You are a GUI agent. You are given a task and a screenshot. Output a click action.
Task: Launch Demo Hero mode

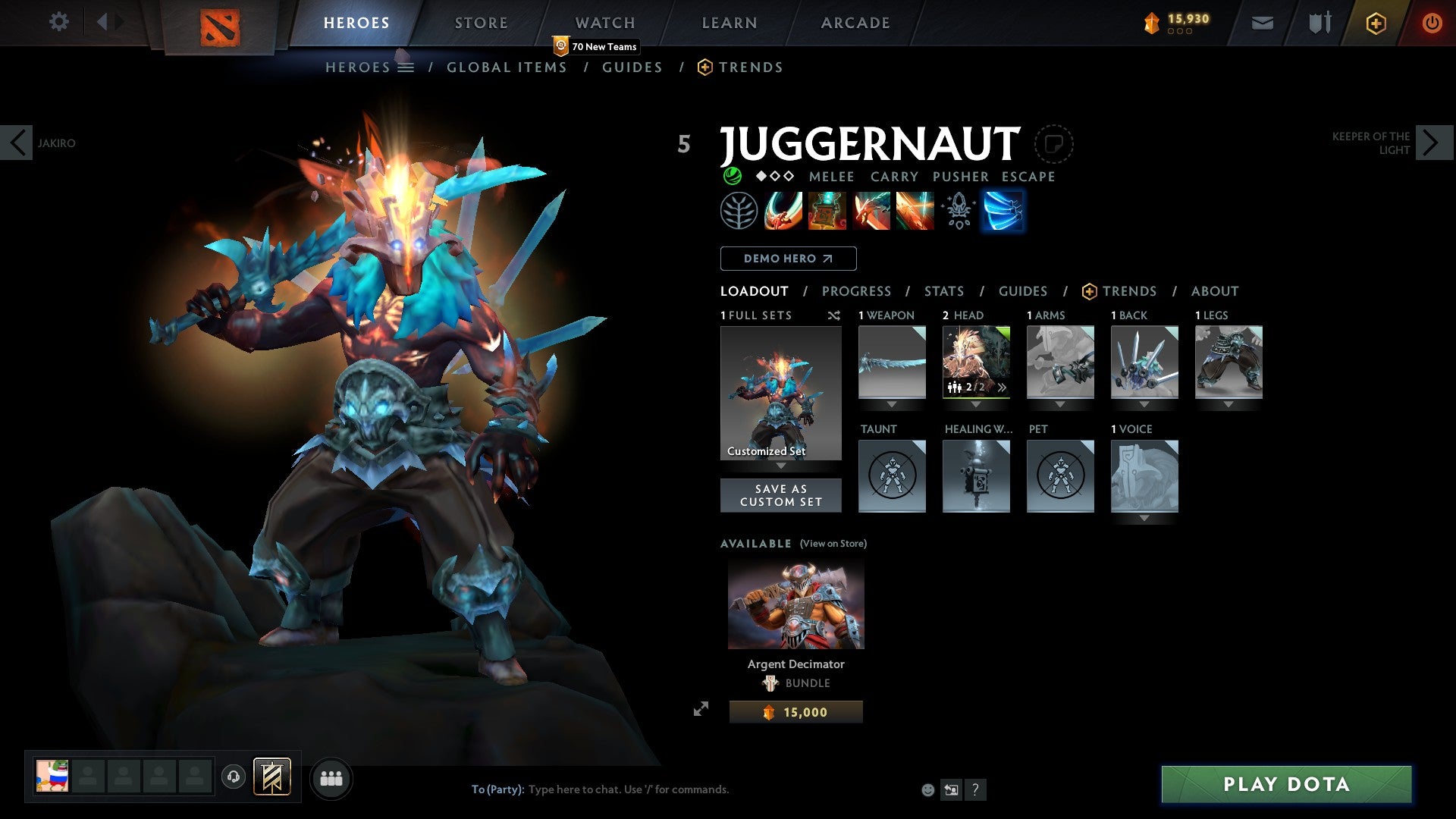(788, 259)
